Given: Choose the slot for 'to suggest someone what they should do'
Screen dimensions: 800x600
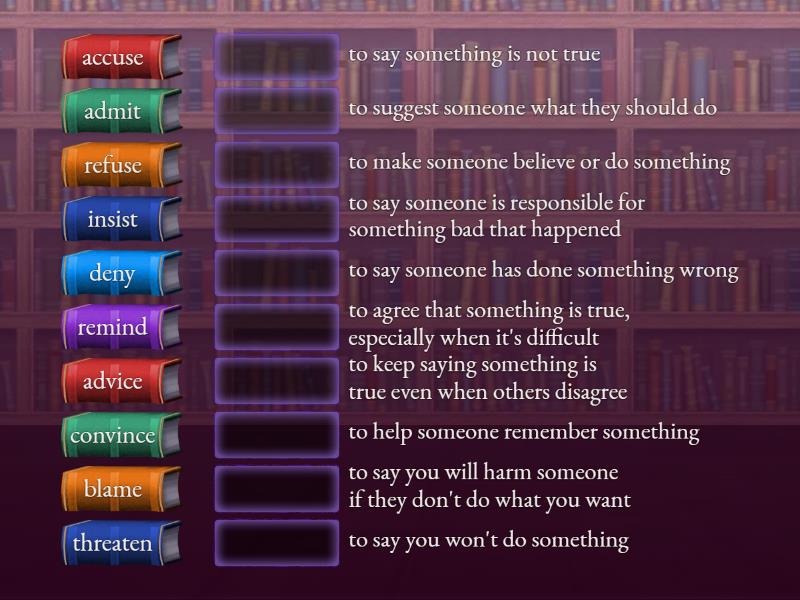Looking at the screenshot, I should (x=277, y=112).
